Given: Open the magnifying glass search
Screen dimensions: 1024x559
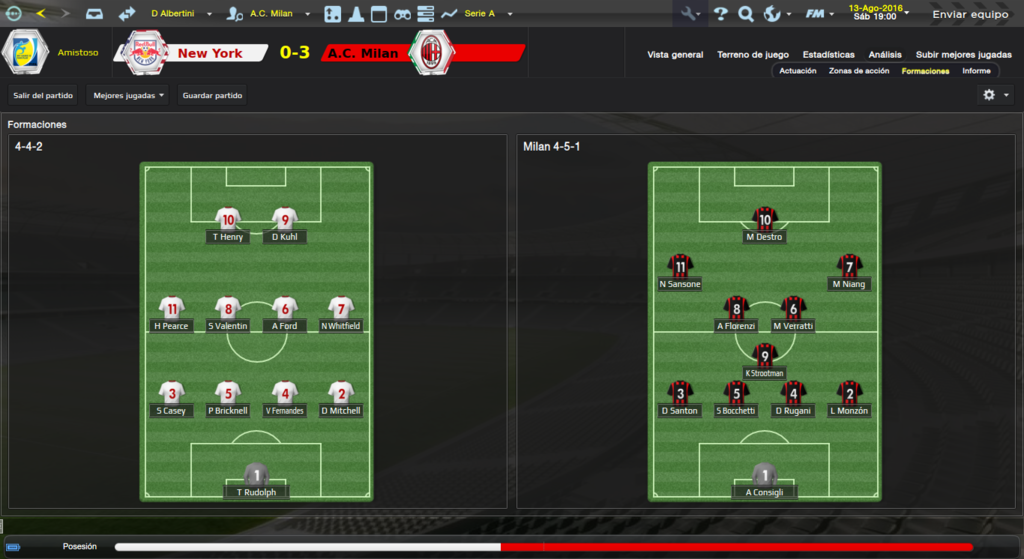Looking at the screenshot, I should tap(745, 14).
